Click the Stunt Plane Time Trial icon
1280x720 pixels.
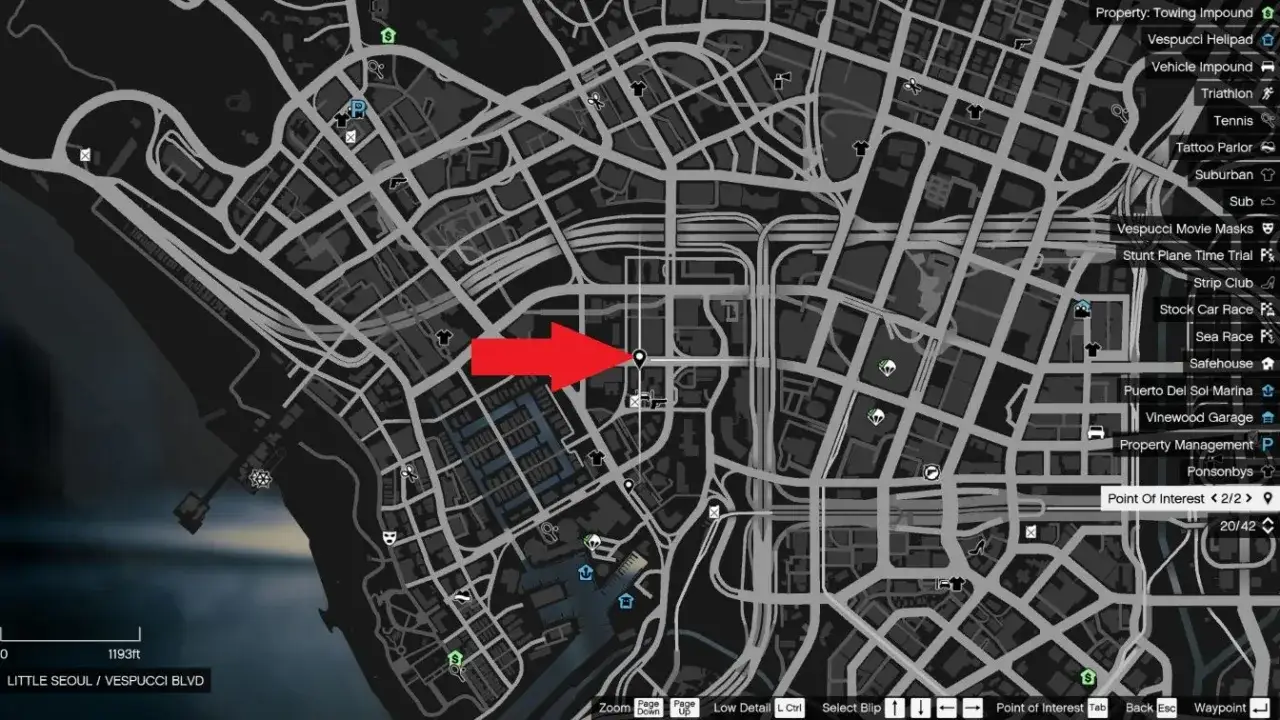point(1267,255)
